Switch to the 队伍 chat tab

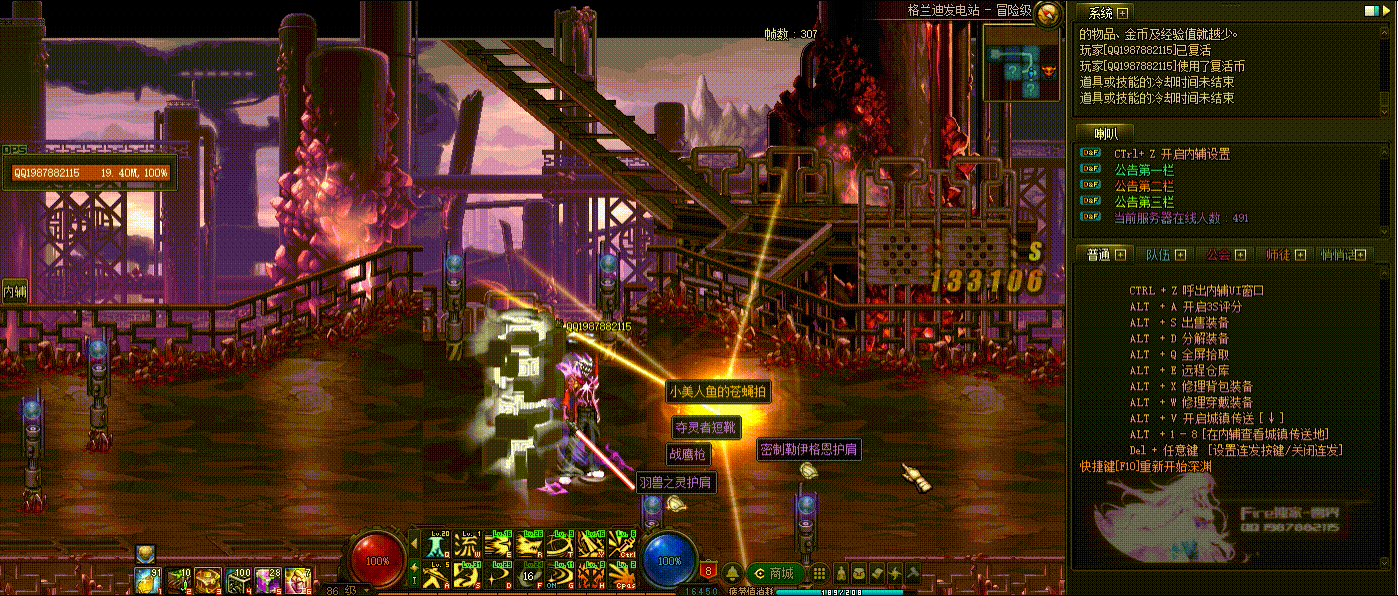(1164, 254)
